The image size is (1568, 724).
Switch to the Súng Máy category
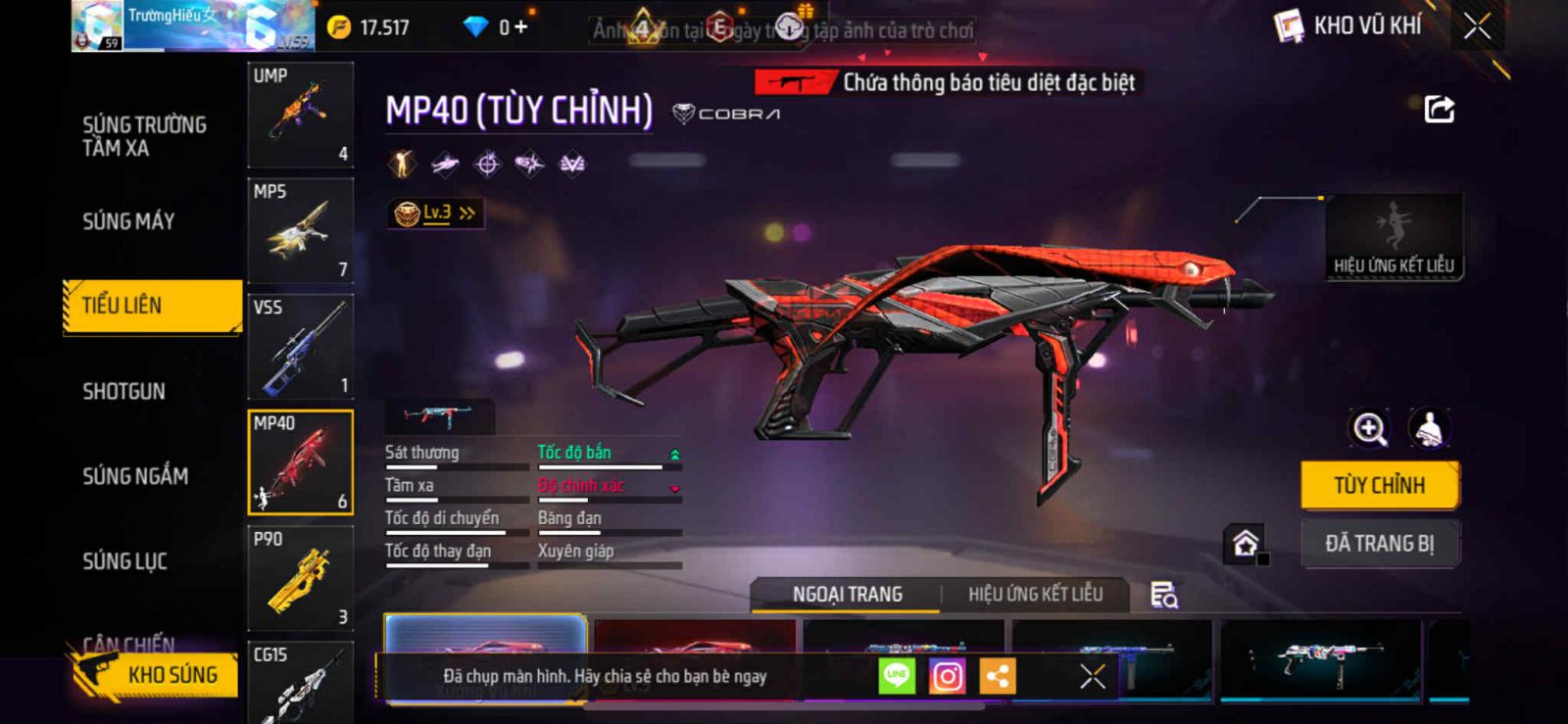[128, 221]
